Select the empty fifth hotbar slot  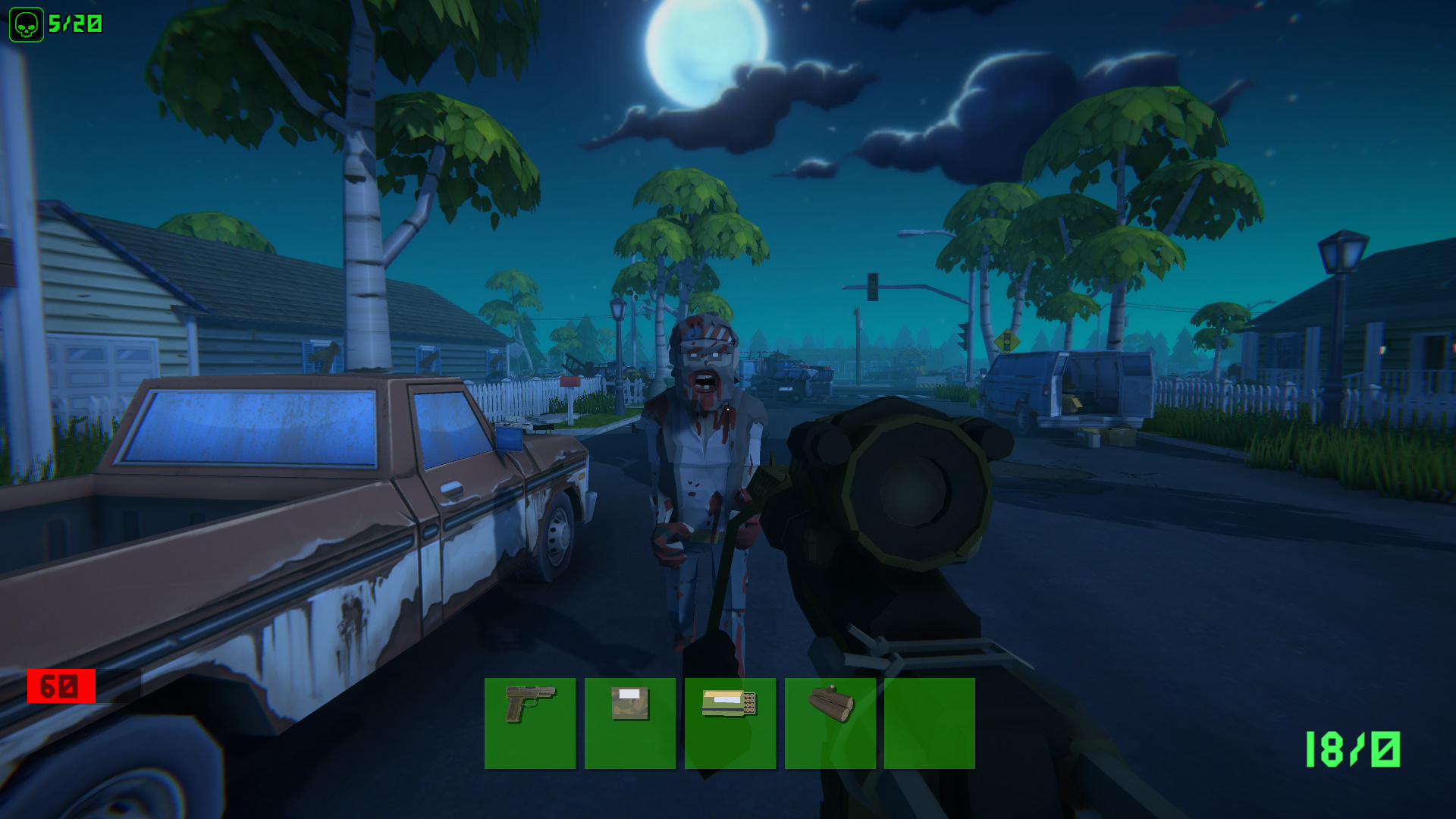[x=930, y=721]
